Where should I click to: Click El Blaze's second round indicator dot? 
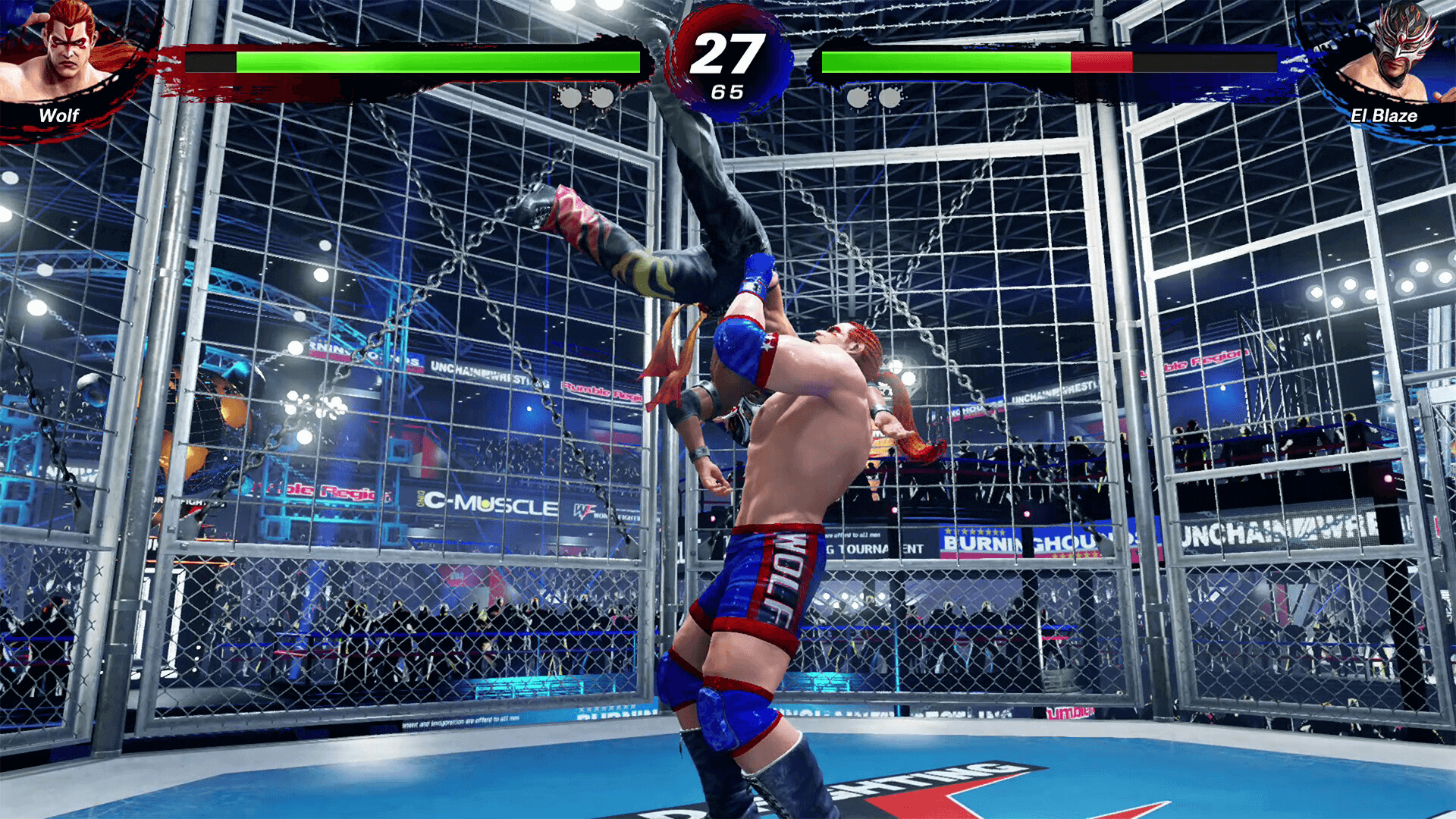(889, 97)
